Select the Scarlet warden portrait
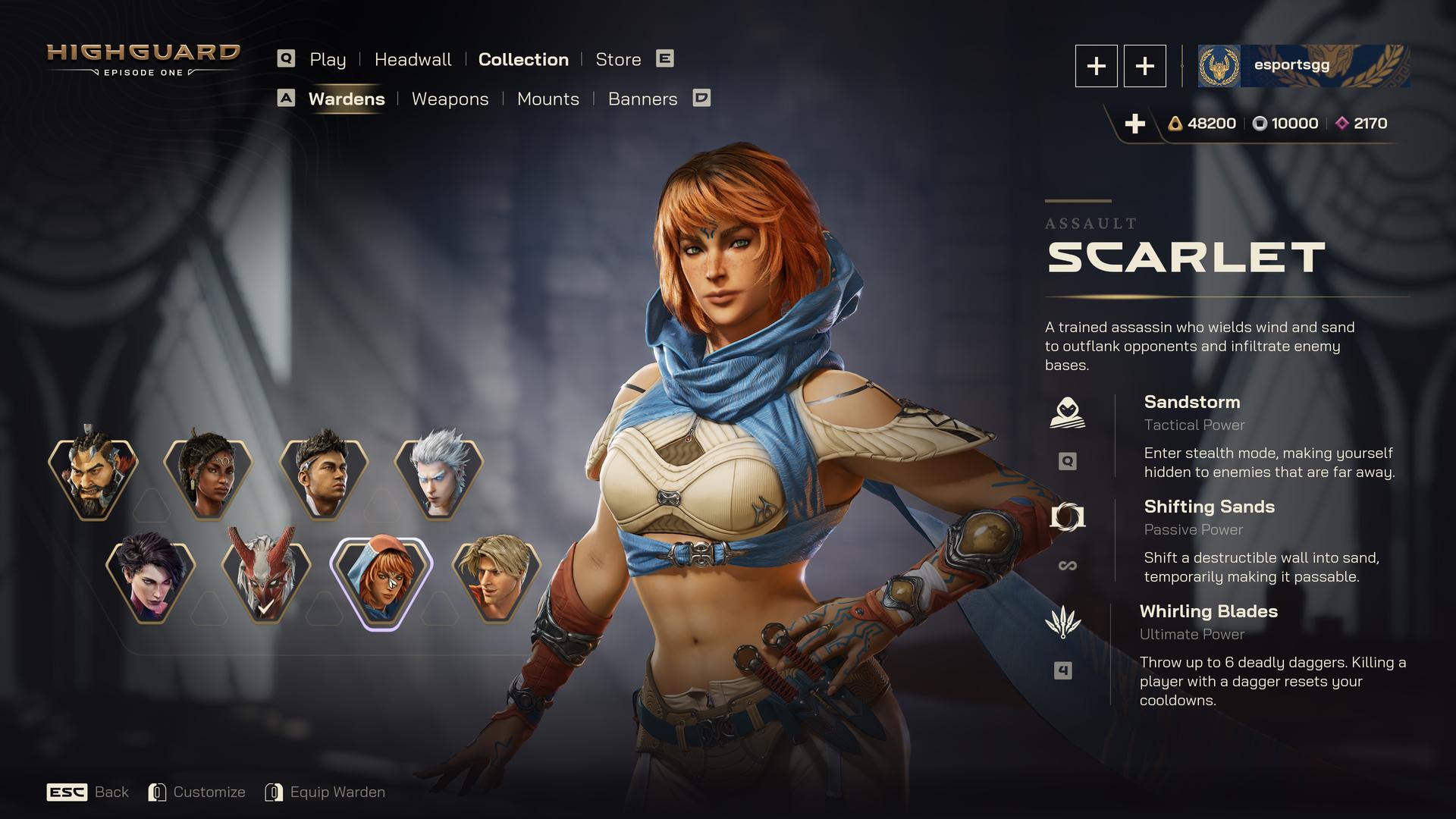 [381, 581]
